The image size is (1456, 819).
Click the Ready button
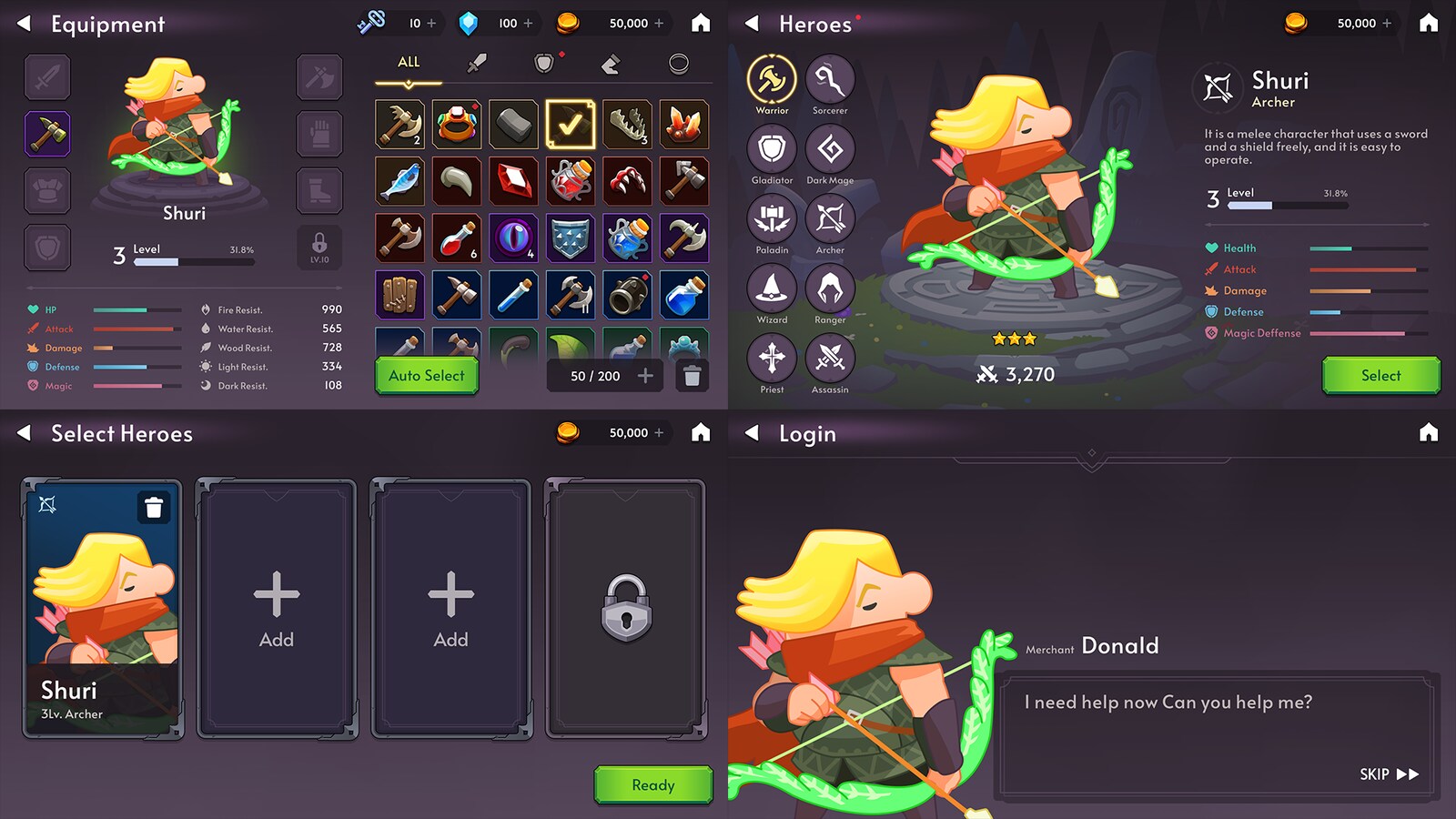coord(652,784)
